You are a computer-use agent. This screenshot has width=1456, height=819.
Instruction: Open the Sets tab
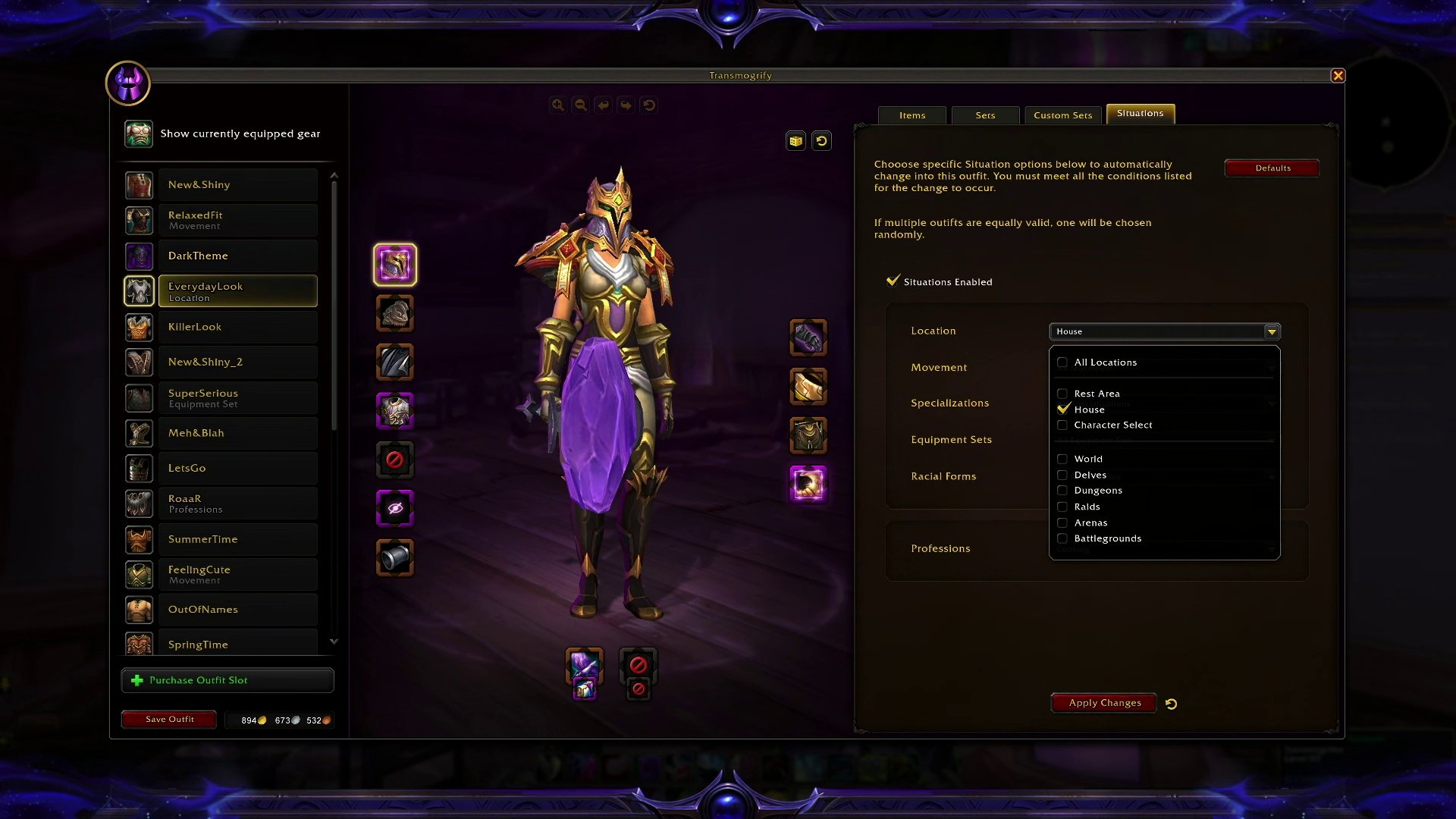(985, 115)
